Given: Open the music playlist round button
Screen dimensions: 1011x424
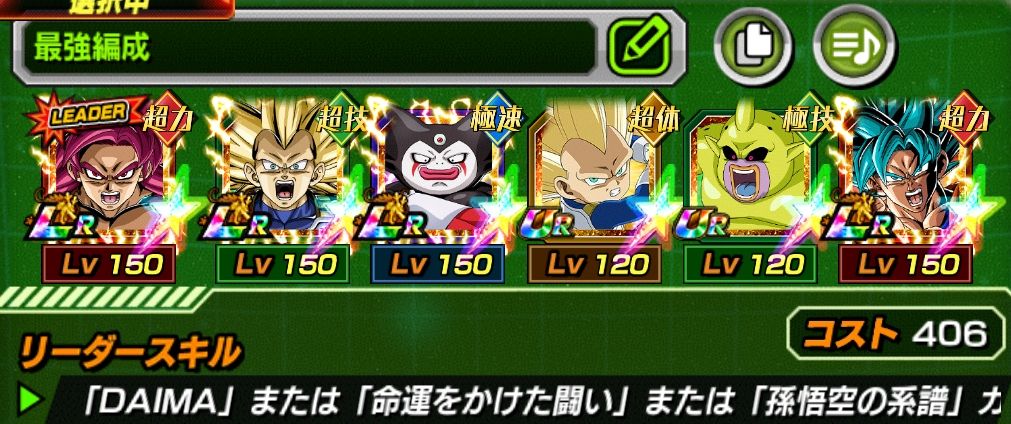Looking at the screenshot, I should [853, 46].
